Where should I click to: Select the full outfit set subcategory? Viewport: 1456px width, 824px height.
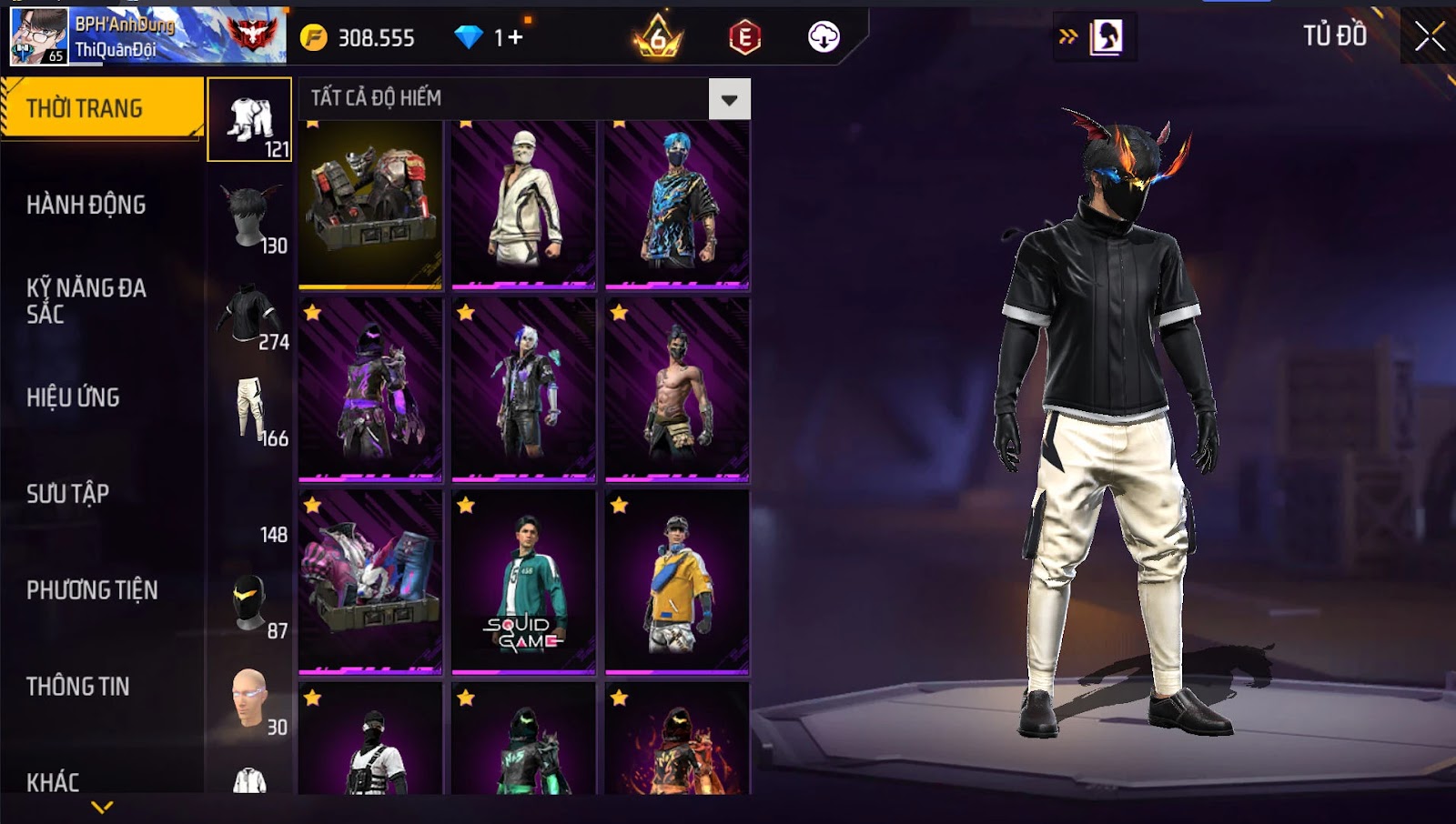(x=250, y=119)
